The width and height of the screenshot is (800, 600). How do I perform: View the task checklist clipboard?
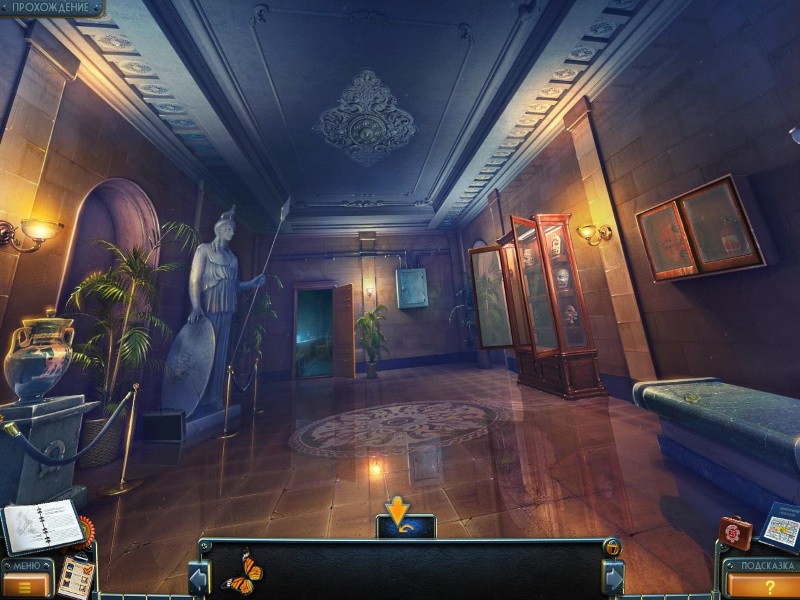pos(74,577)
